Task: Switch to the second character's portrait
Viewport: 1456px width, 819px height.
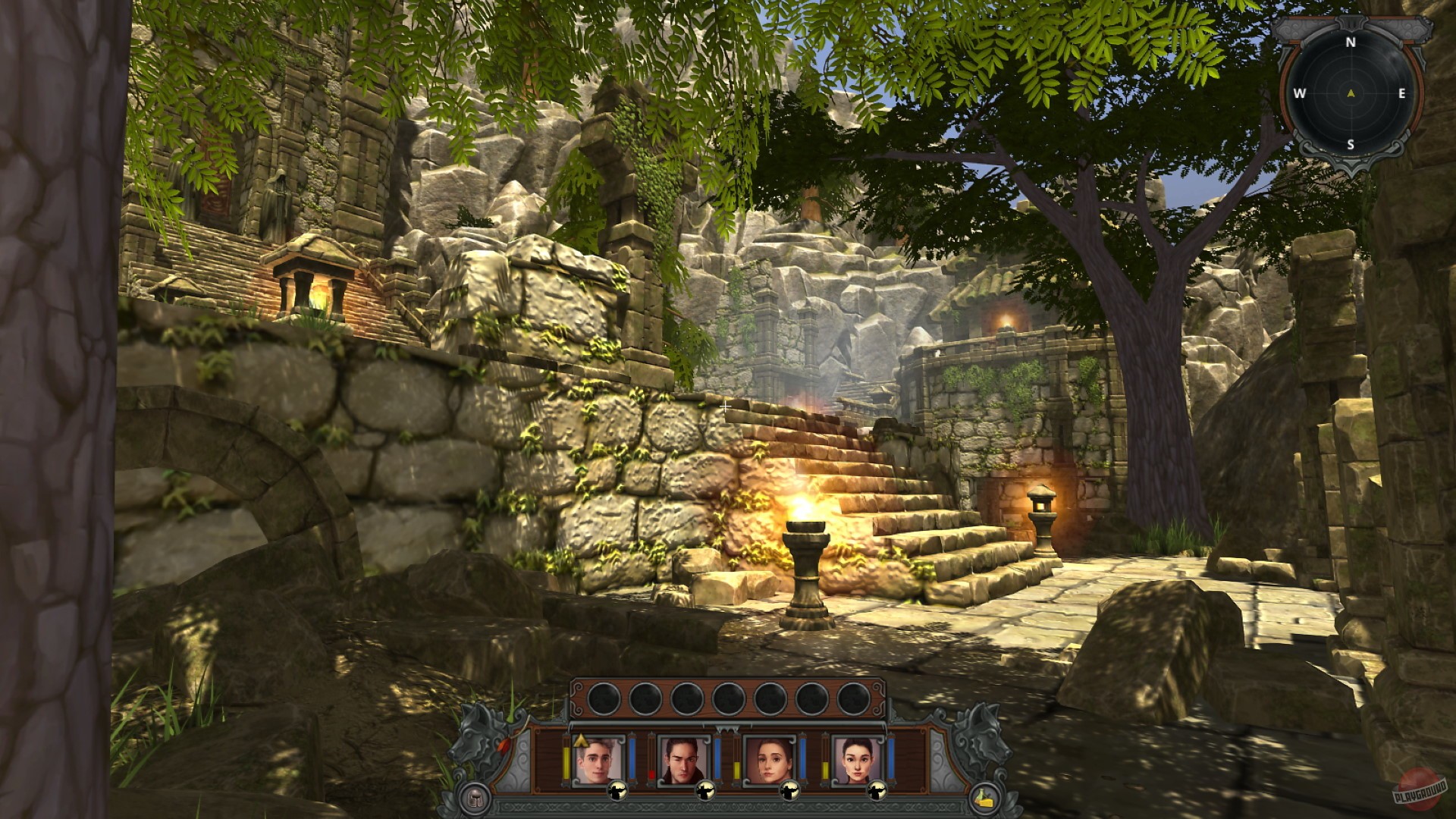Action: pyautogui.click(x=682, y=759)
